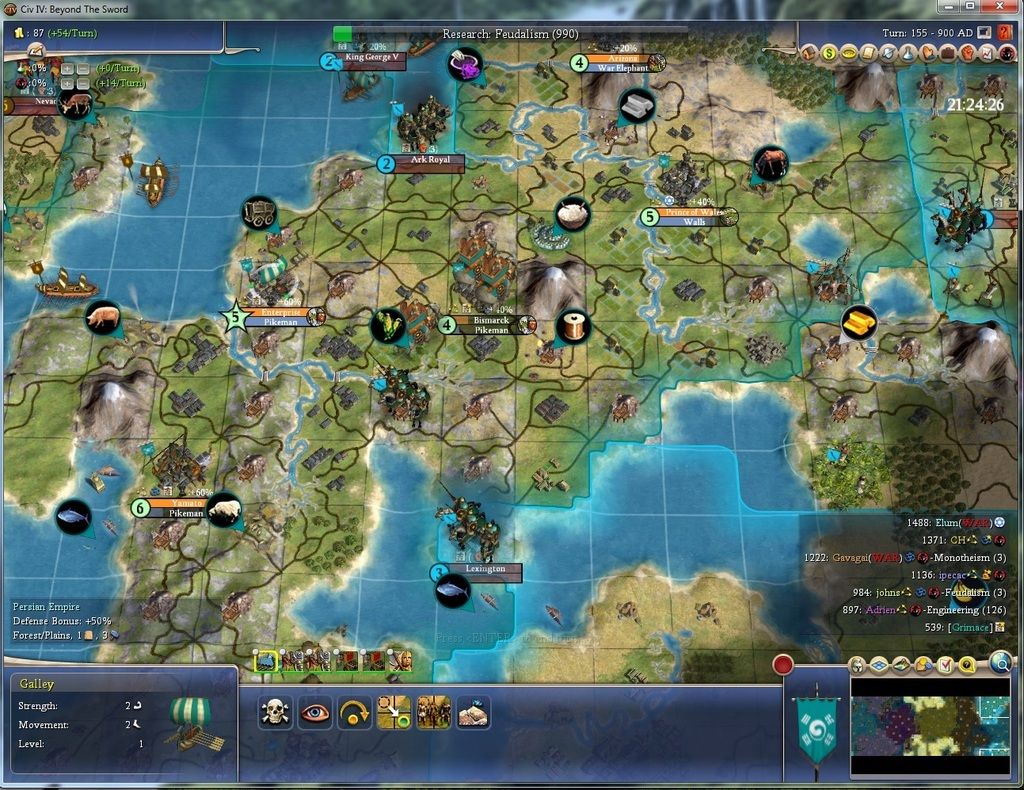Choose the skip turn curved arrow command
This screenshot has height=790, width=1024.
[354, 712]
